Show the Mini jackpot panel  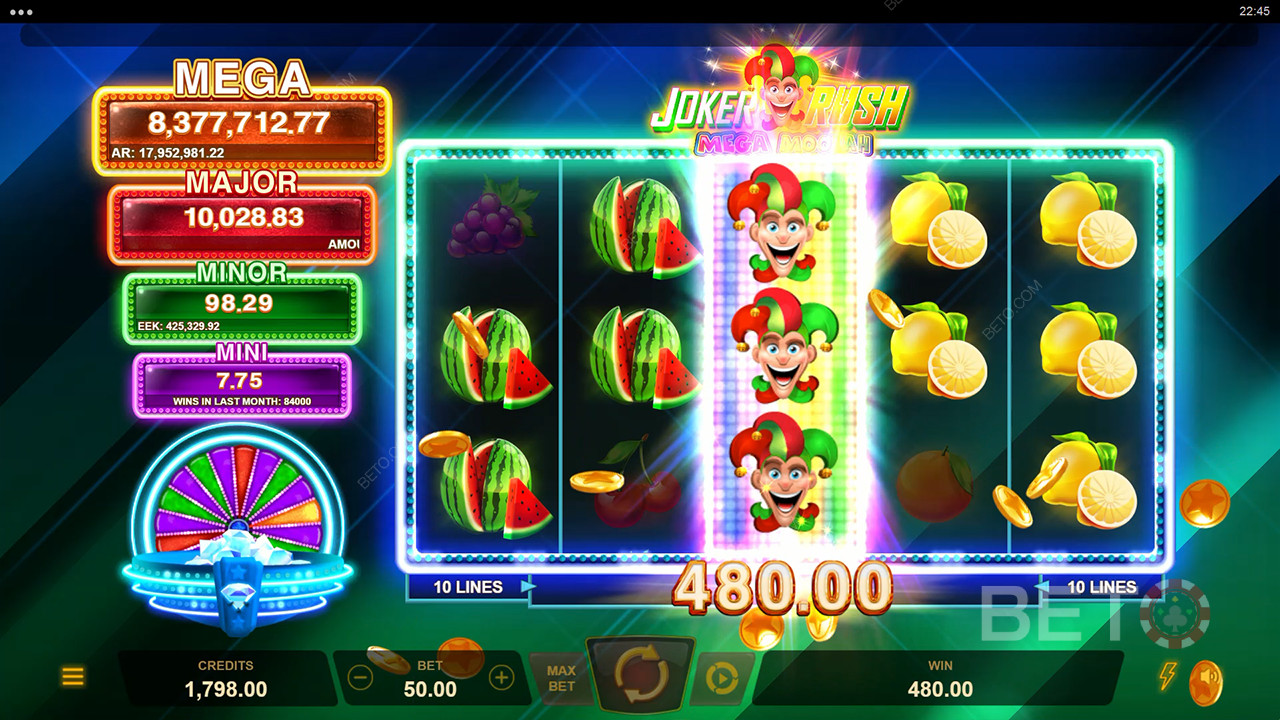[241, 384]
